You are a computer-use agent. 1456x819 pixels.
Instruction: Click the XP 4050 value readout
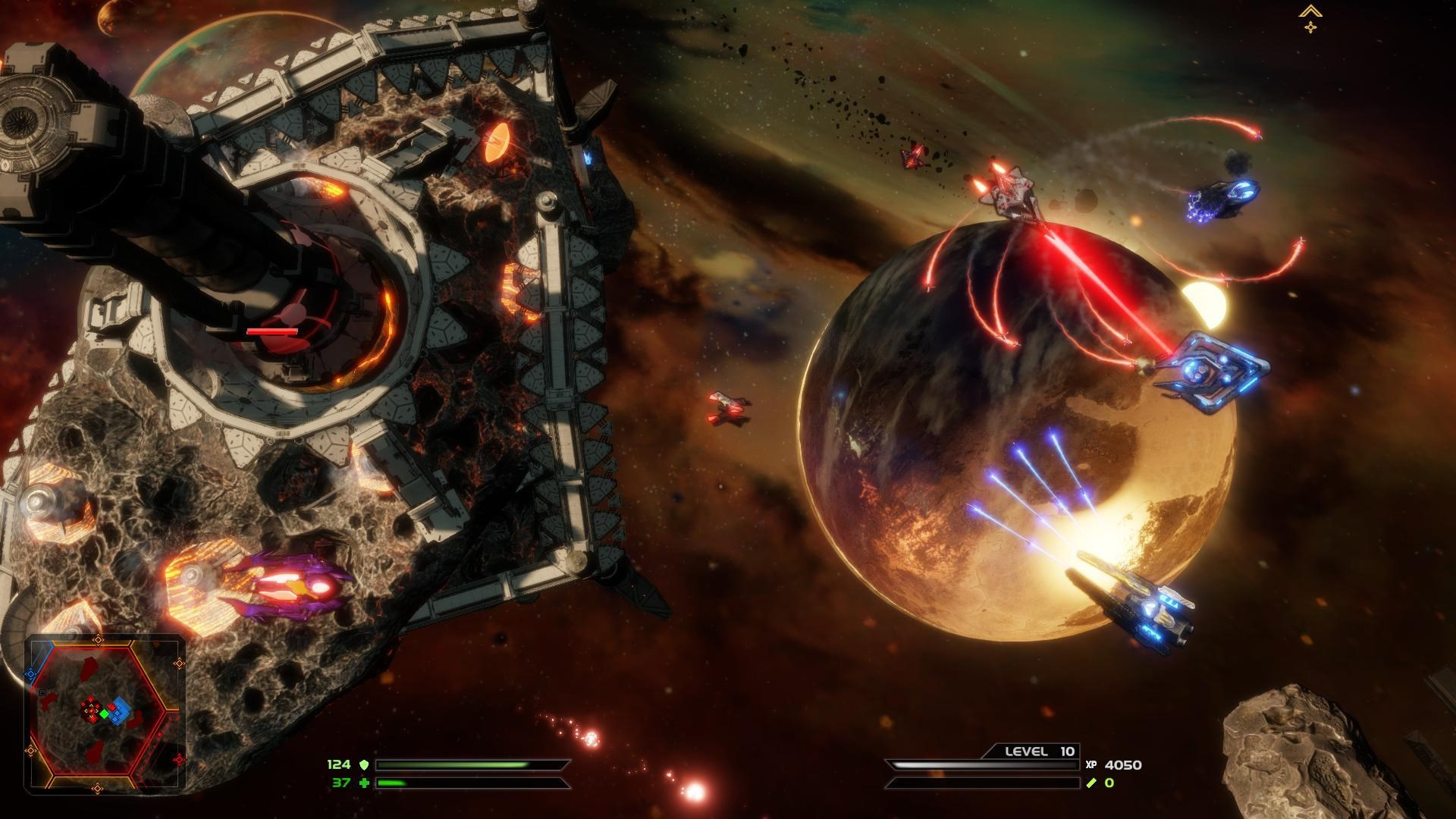1124,766
